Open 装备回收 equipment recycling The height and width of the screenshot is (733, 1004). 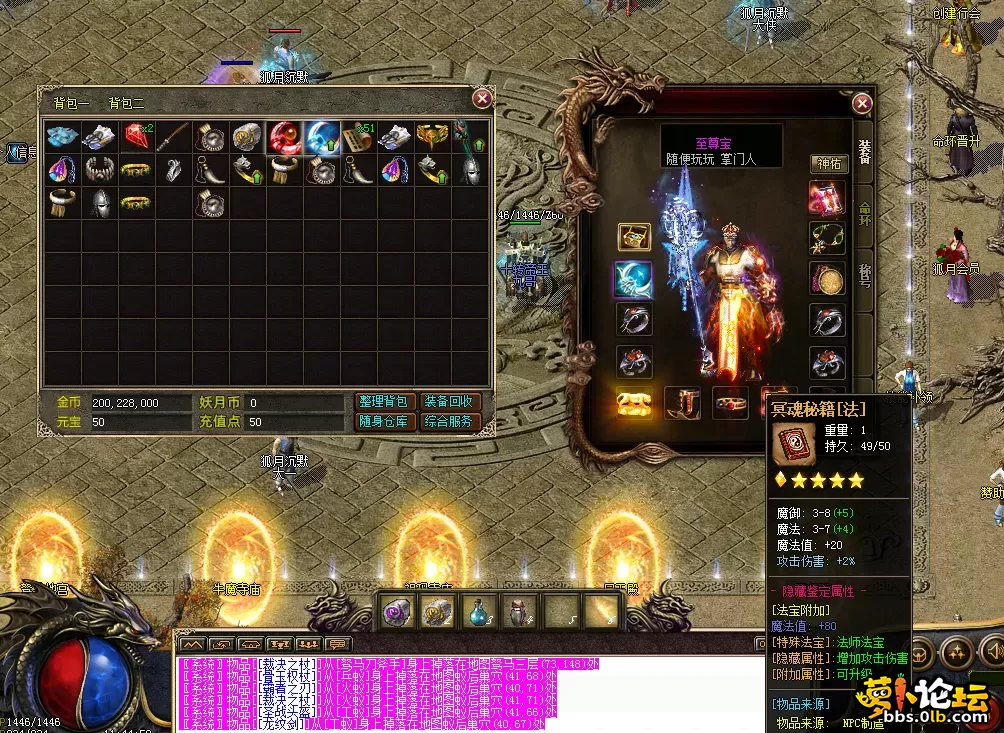point(448,402)
